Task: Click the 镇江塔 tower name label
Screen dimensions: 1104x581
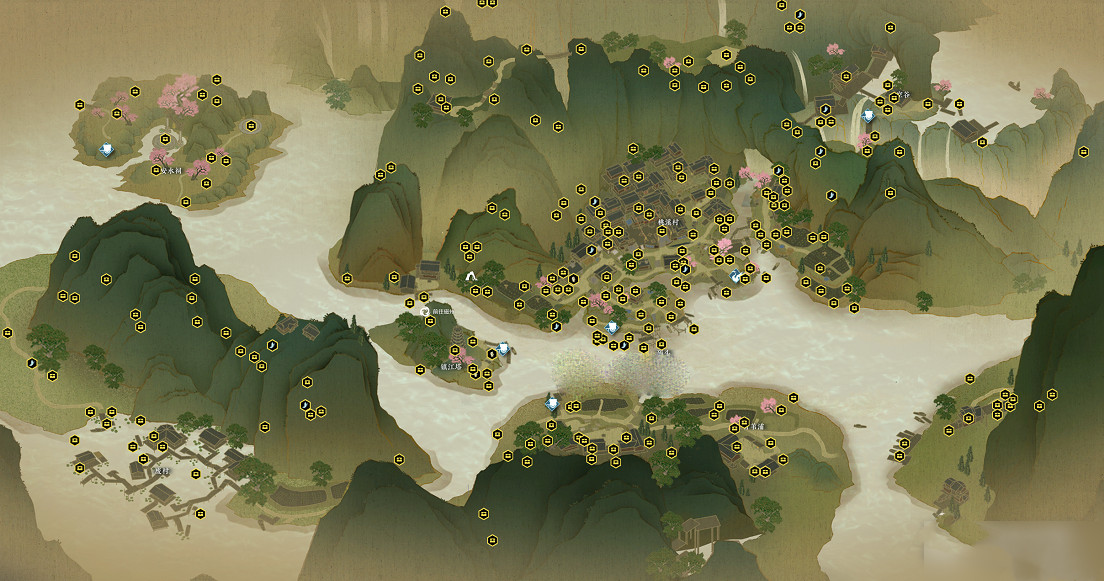Action: 454,366
